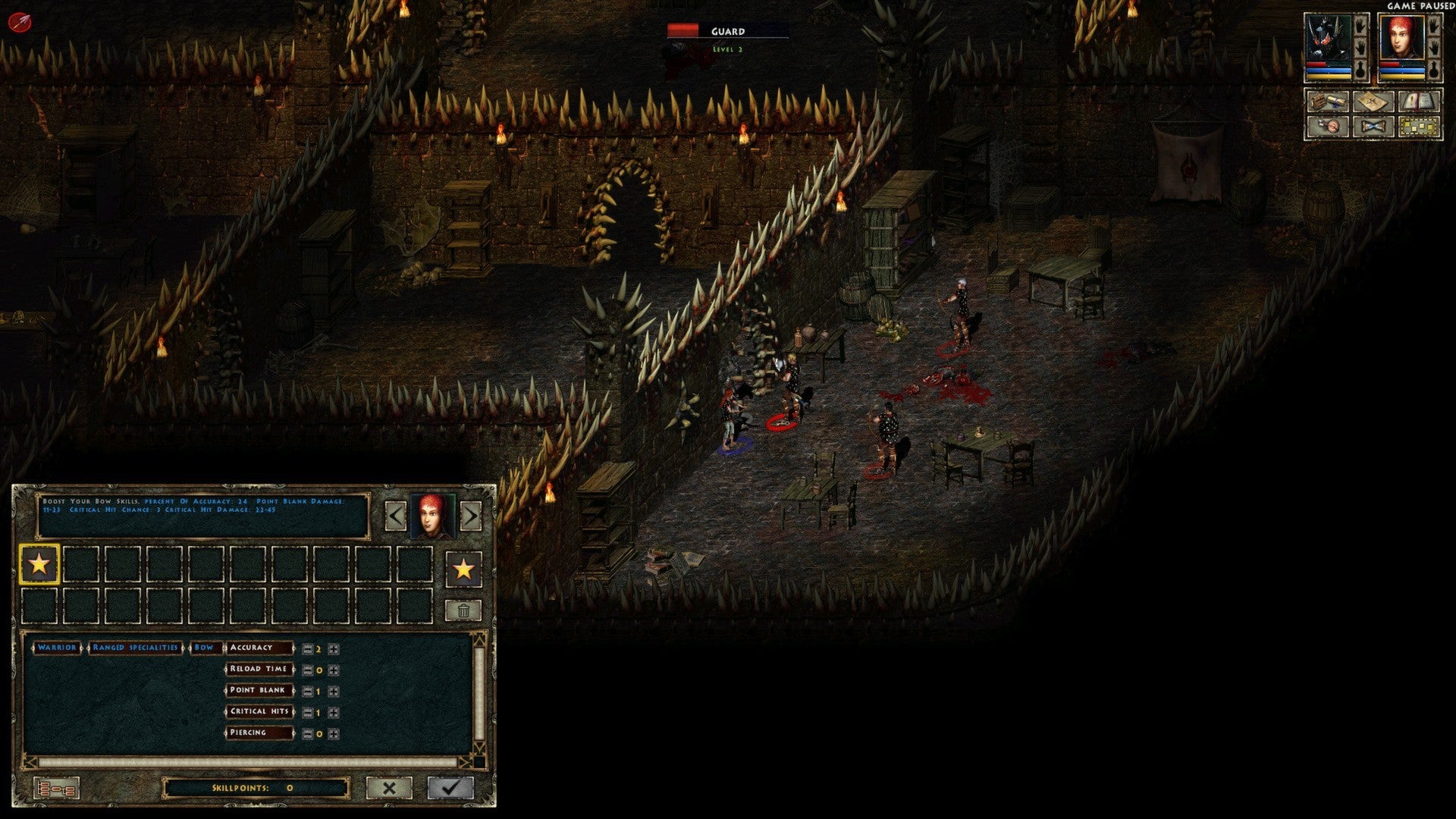The height and width of the screenshot is (819, 1456).
Task: Switch to the previous character arrow
Action: [396, 516]
